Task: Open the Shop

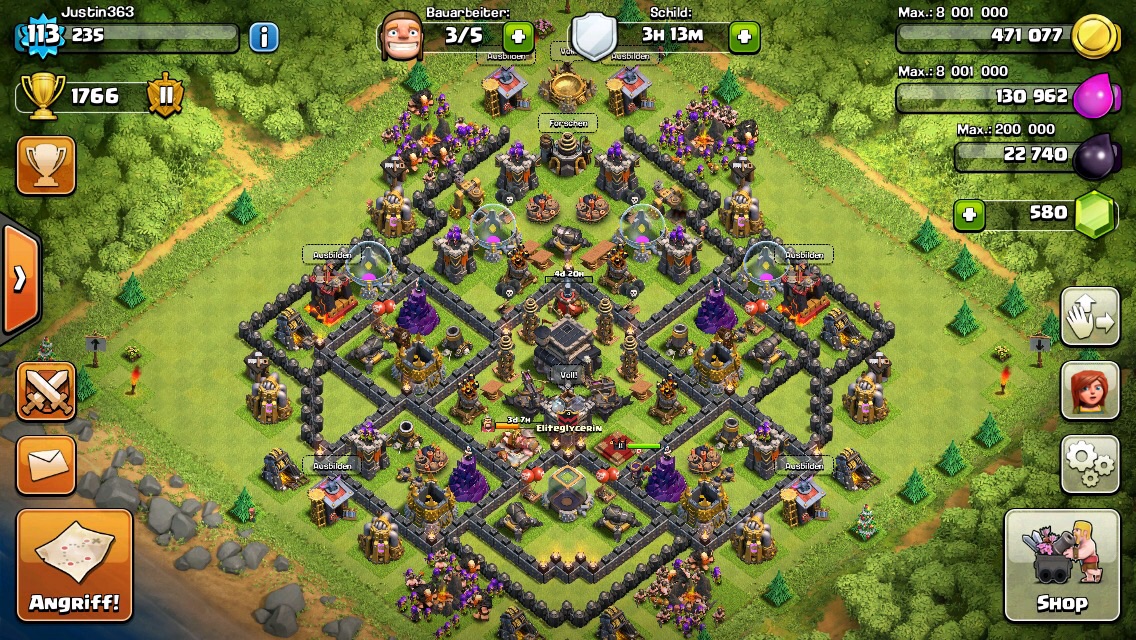Action: 1061,565
